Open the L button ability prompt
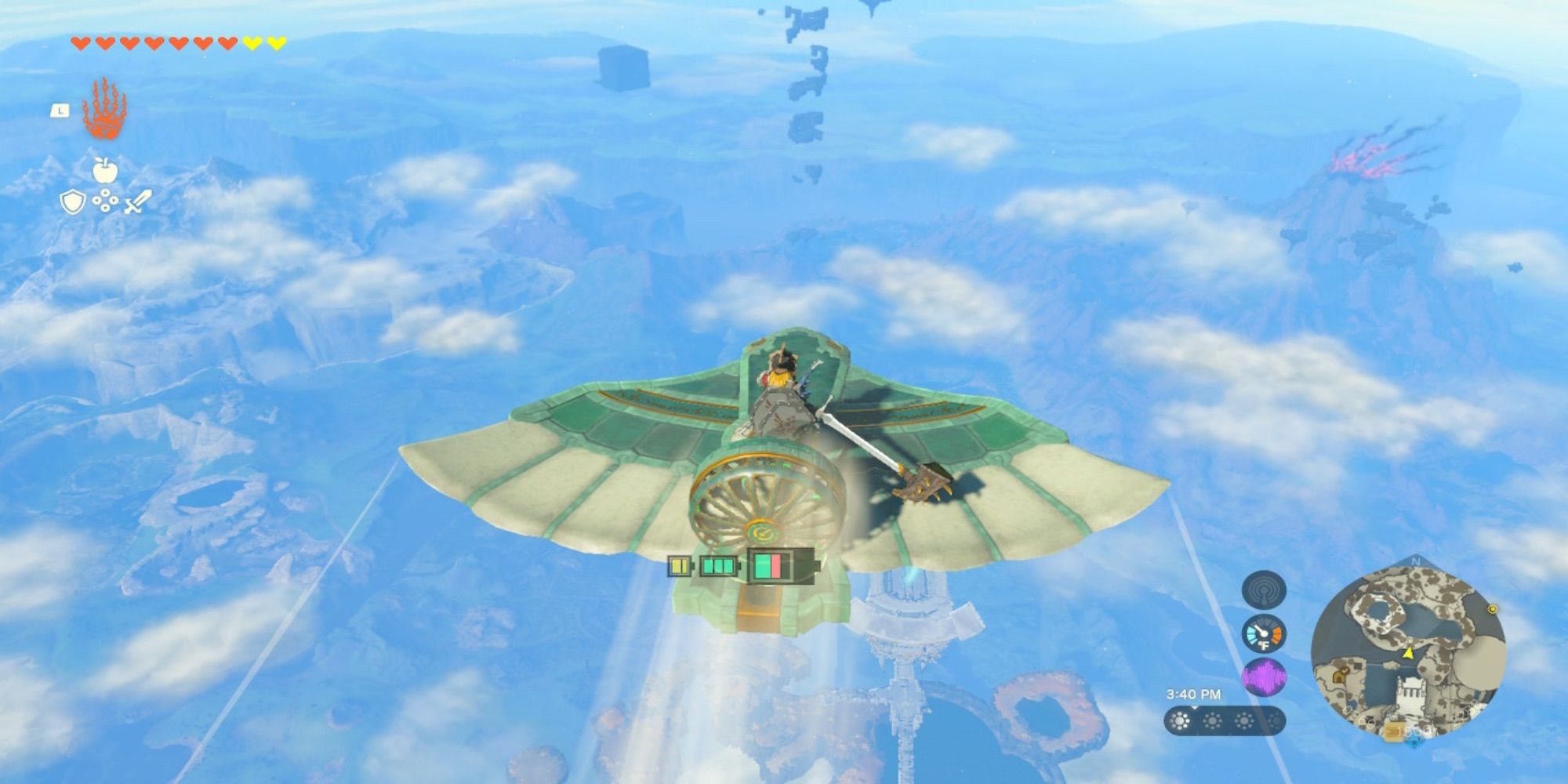 coord(62,110)
